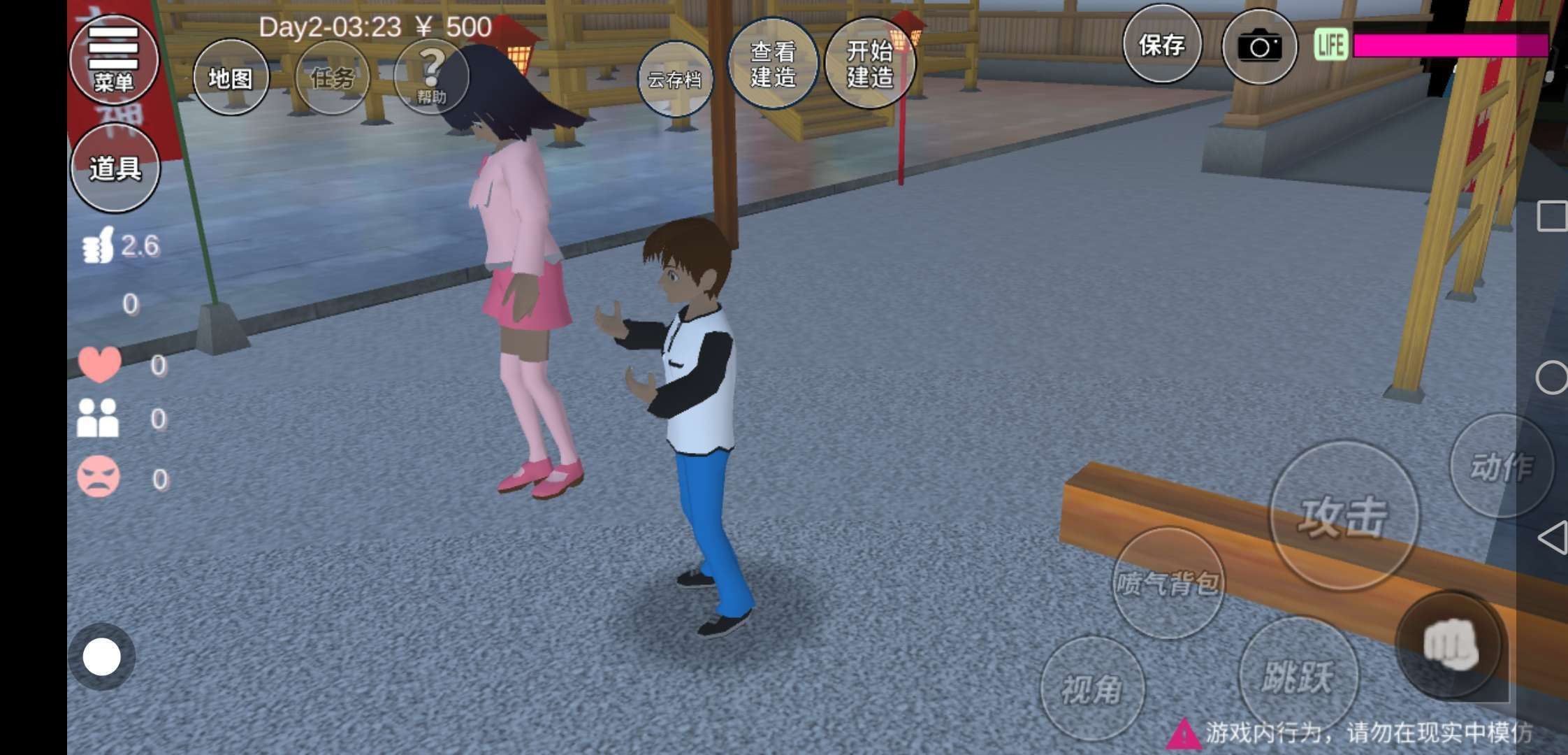Select 查看建造 view build
This screenshot has width=1568, height=755.
pyautogui.click(x=773, y=64)
